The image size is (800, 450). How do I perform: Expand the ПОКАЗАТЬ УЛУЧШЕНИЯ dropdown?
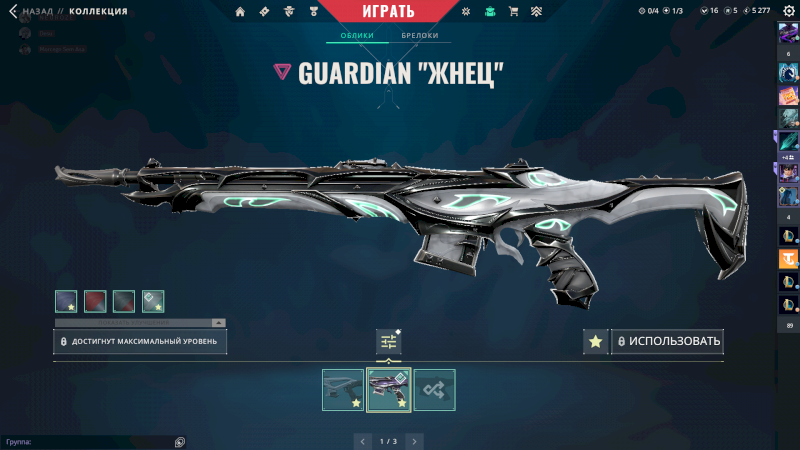tap(140, 322)
